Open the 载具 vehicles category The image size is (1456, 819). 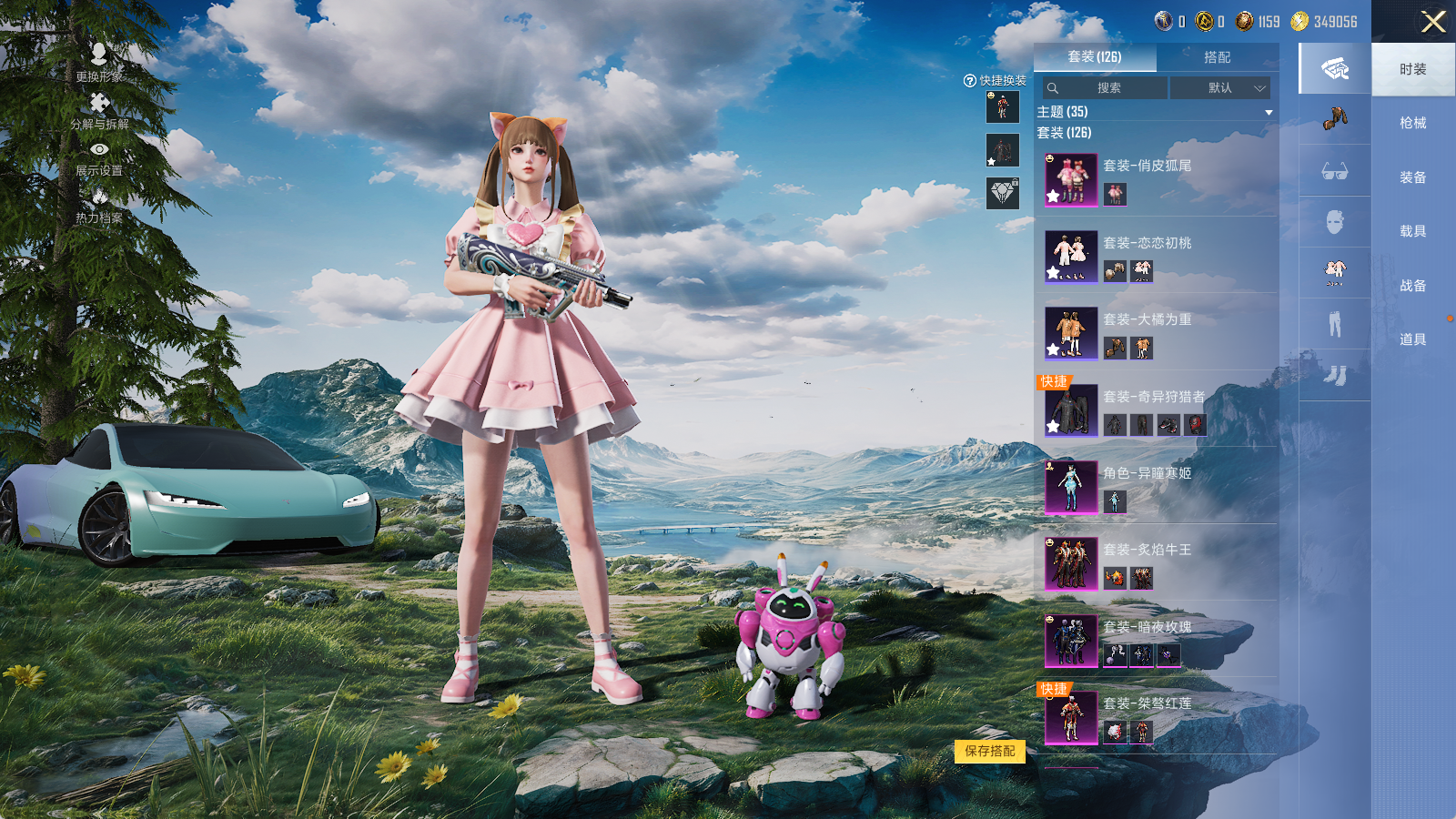tap(1412, 231)
